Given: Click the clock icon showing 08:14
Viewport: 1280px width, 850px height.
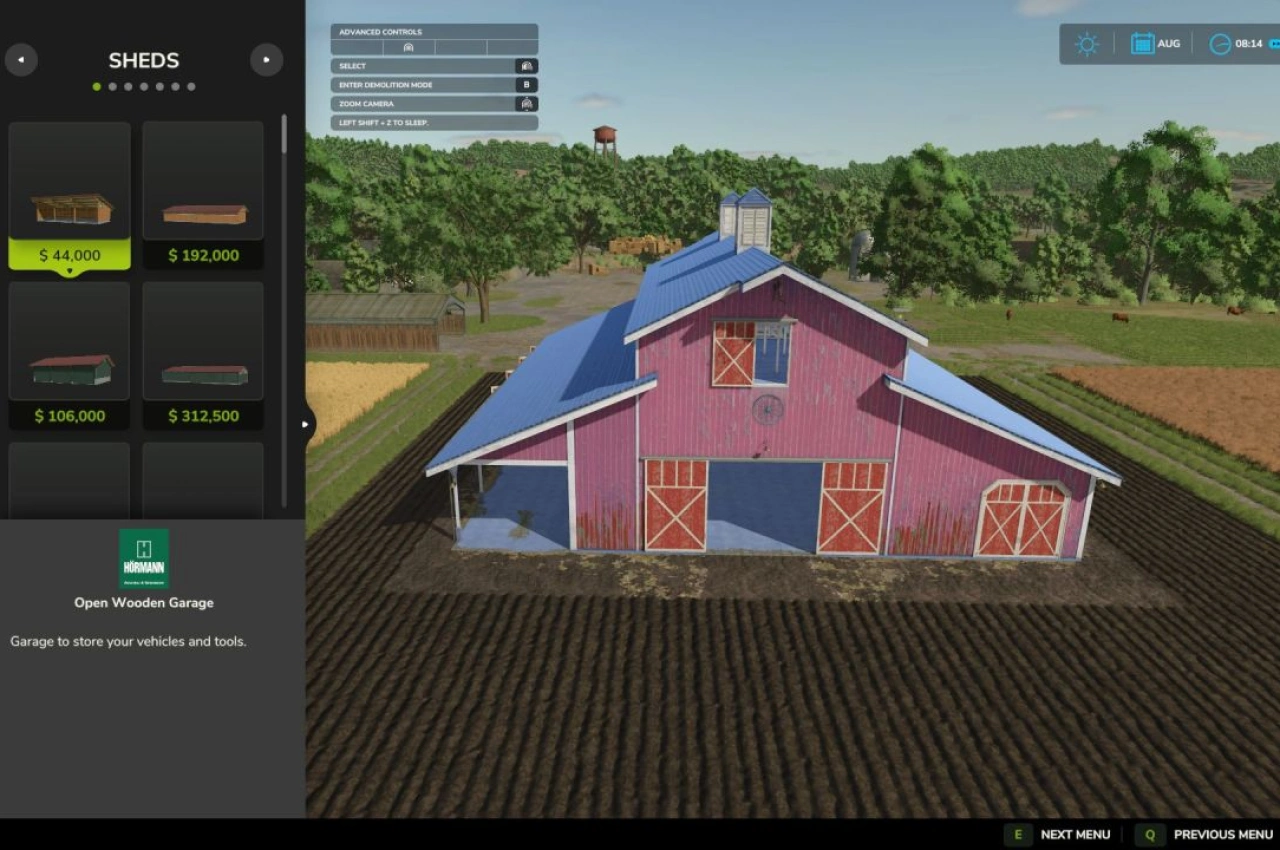Looking at the screenshot, I should click(1219, 44).
